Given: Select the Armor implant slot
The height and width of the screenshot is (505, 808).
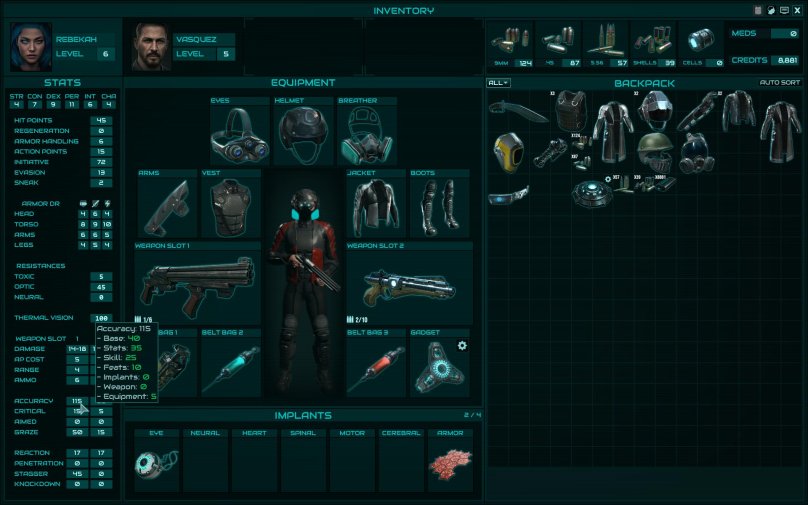Looking at the screenshot, I should 450,465.
